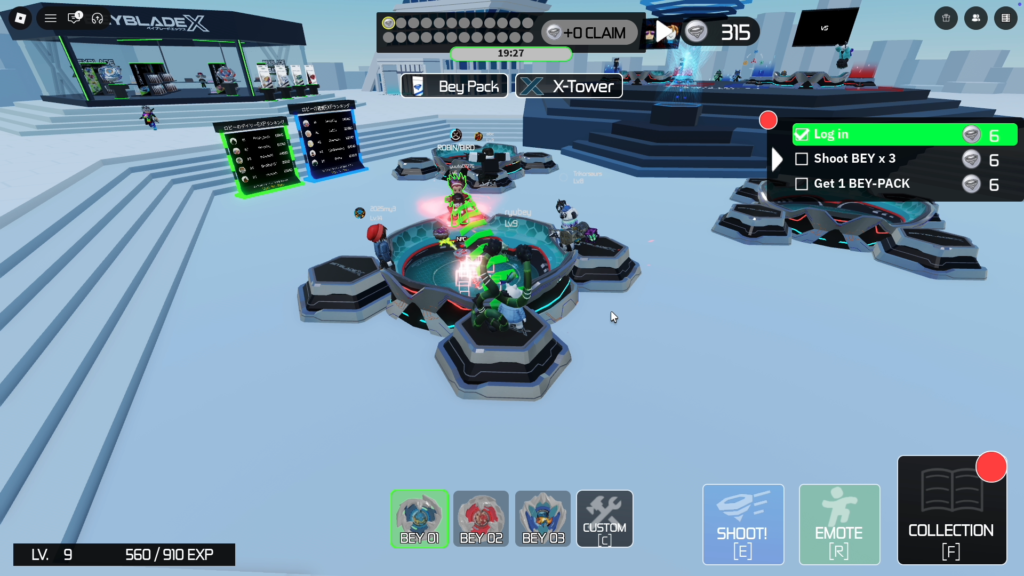
Task: Open the hamburger menu in the top bar
Action: point(50,18)
